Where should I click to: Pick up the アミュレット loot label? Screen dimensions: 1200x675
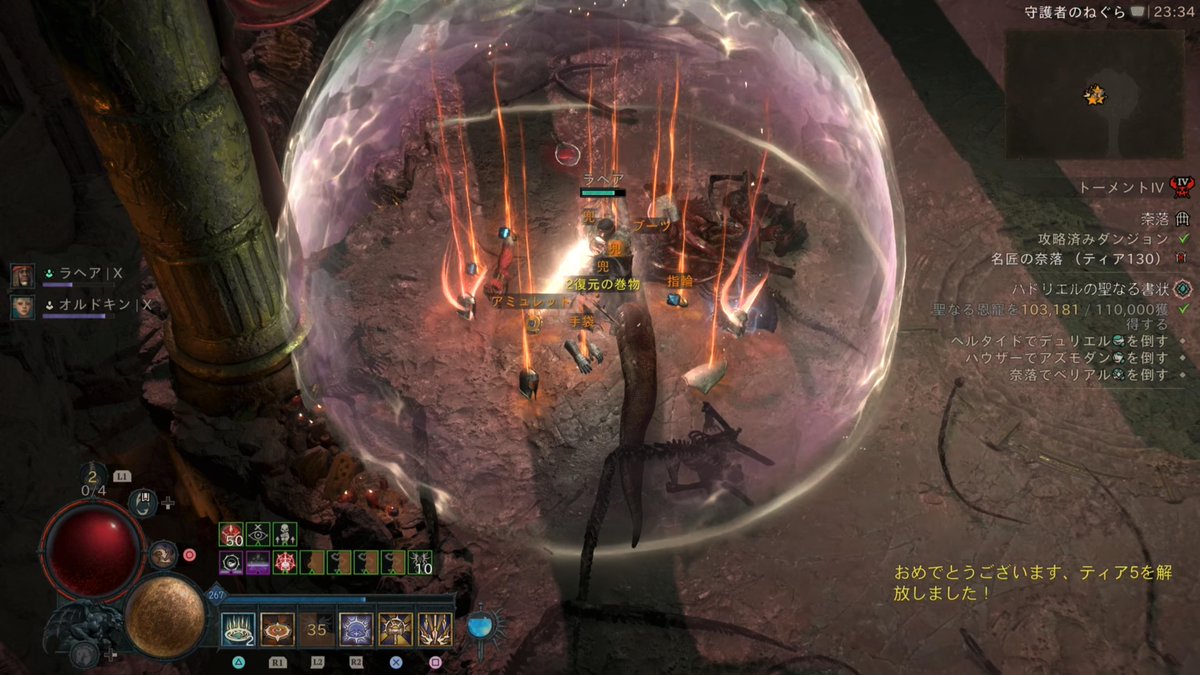pos(518,300)
